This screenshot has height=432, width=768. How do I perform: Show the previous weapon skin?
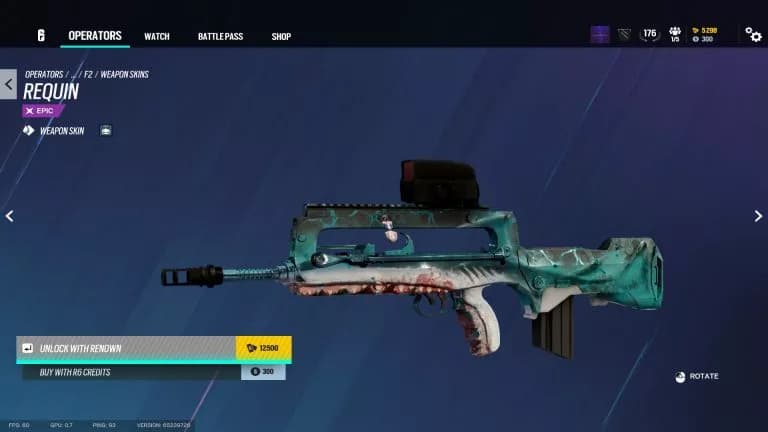point(9,216)
